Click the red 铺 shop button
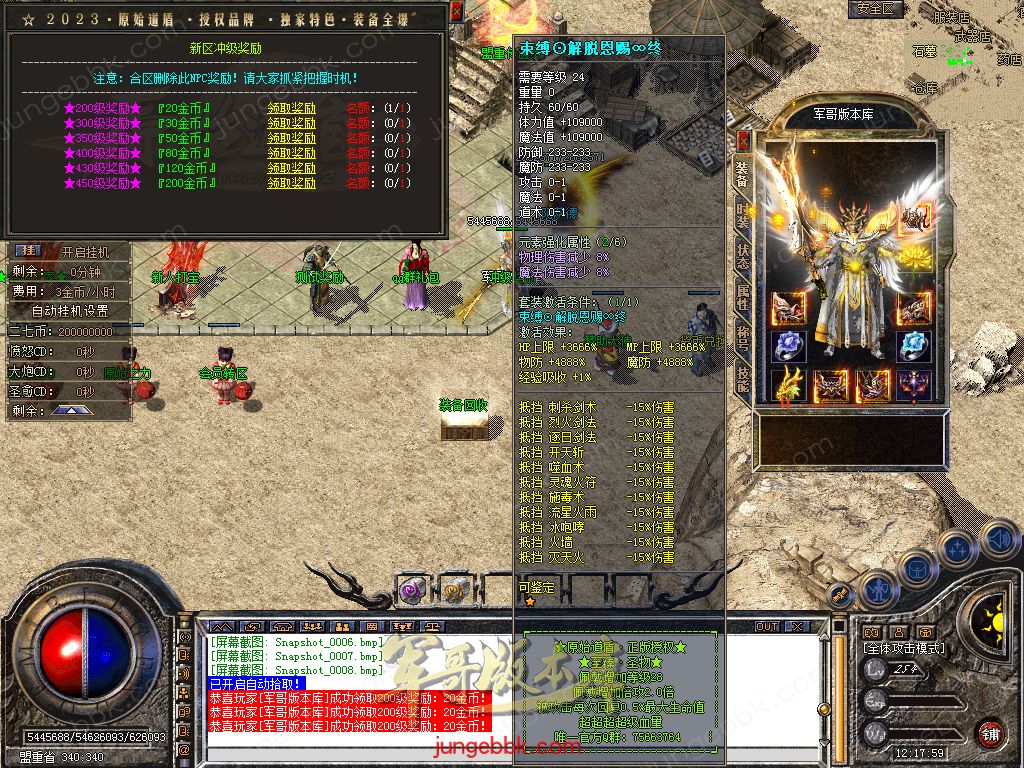Viewport: 1024px width, 768px height. [x=990, y=733]
